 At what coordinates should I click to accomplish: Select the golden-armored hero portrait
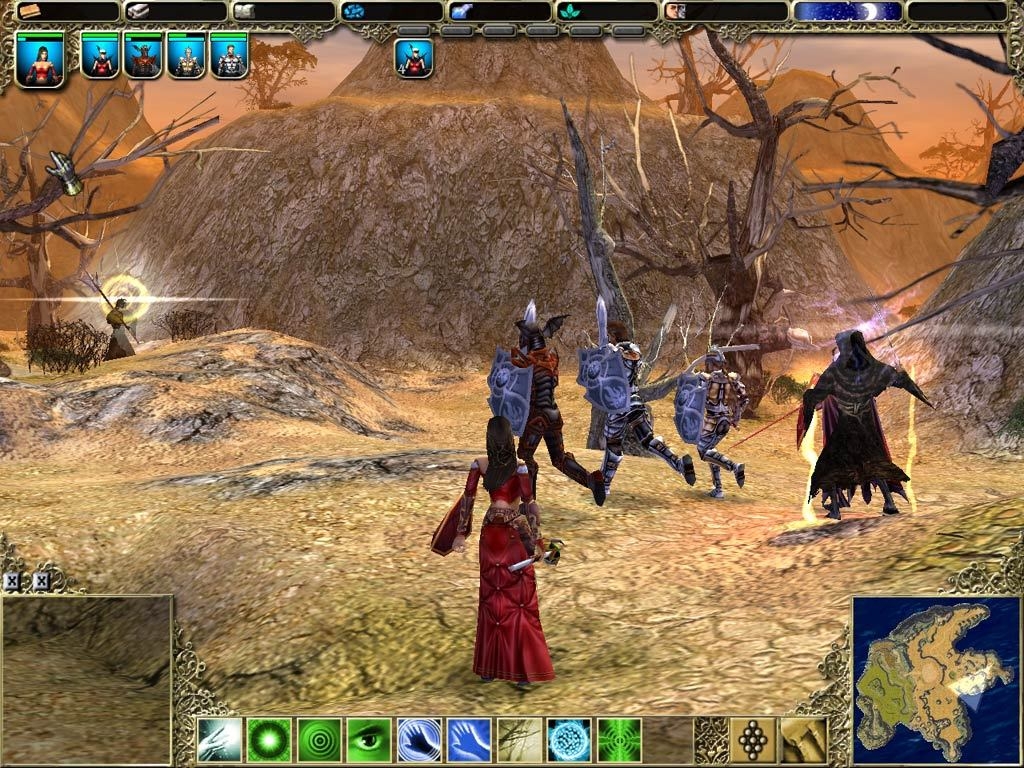click(x=186, y=58)
